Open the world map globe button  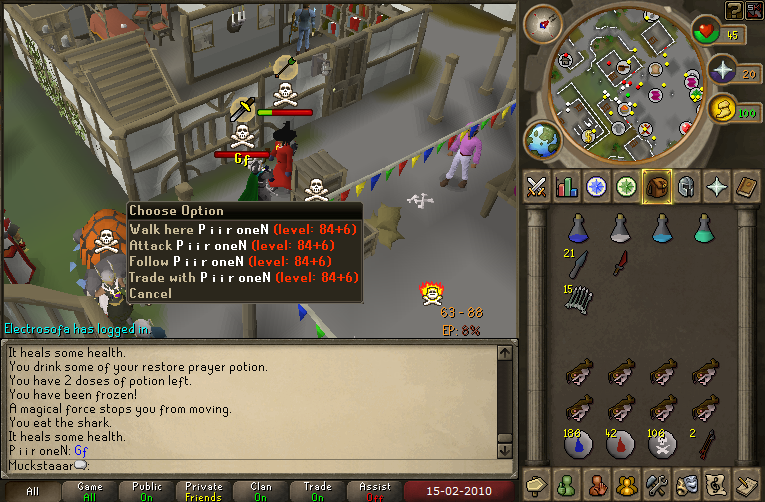click(x=542, y=139)
